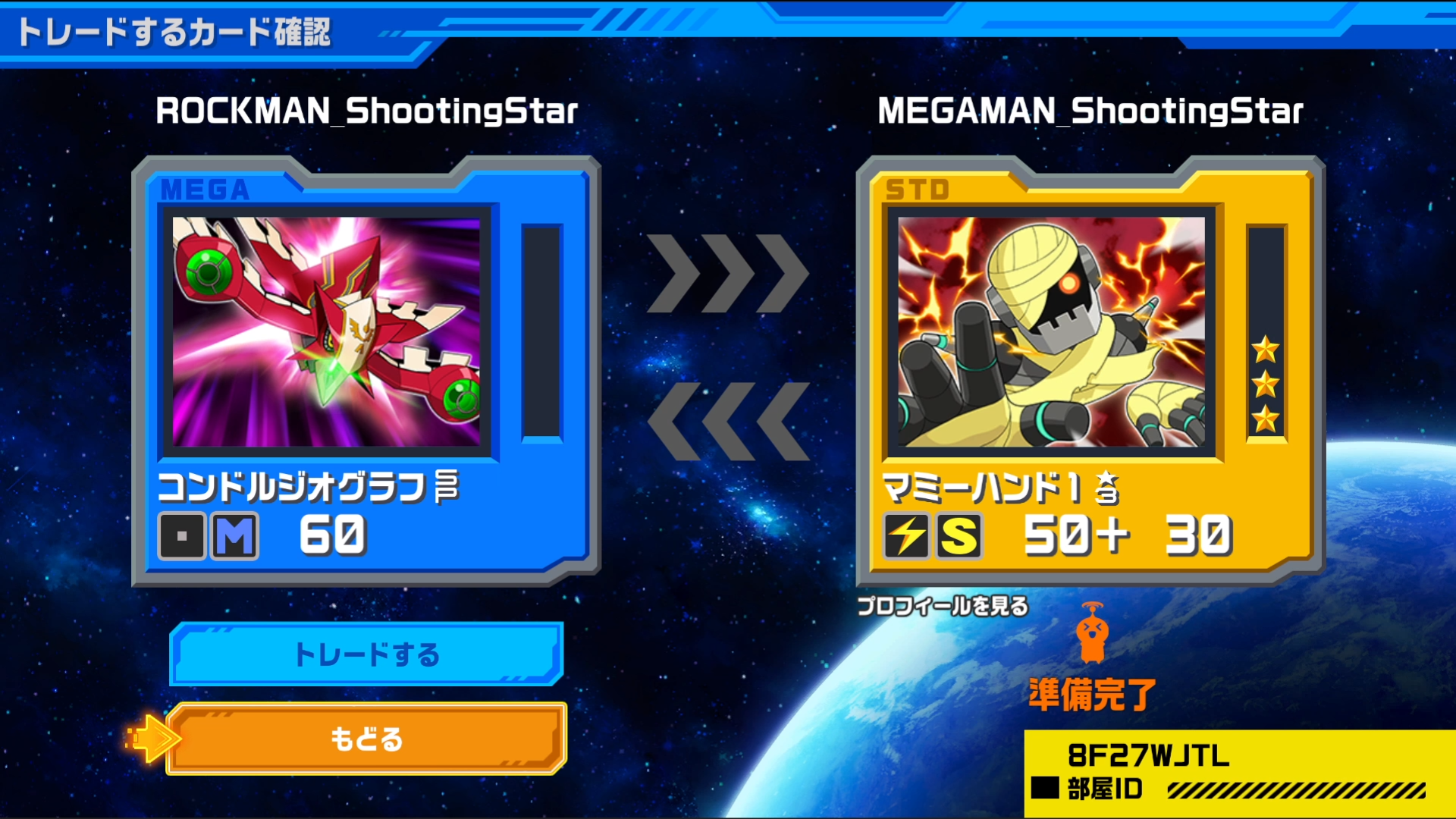Select the lightning element icon on マミーハンド1

coord(907,537)
